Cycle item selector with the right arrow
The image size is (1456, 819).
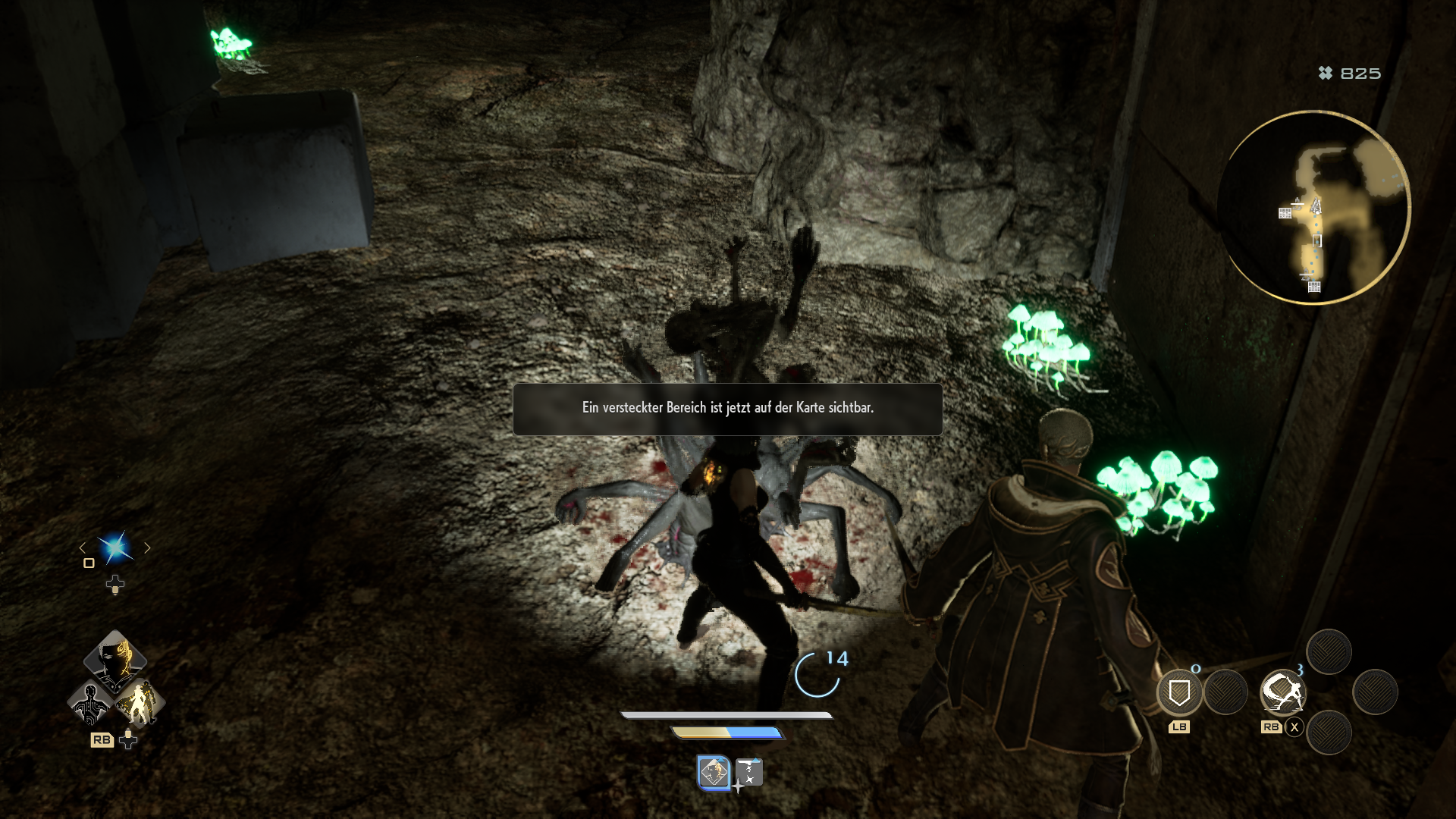[x=148, y=548]
